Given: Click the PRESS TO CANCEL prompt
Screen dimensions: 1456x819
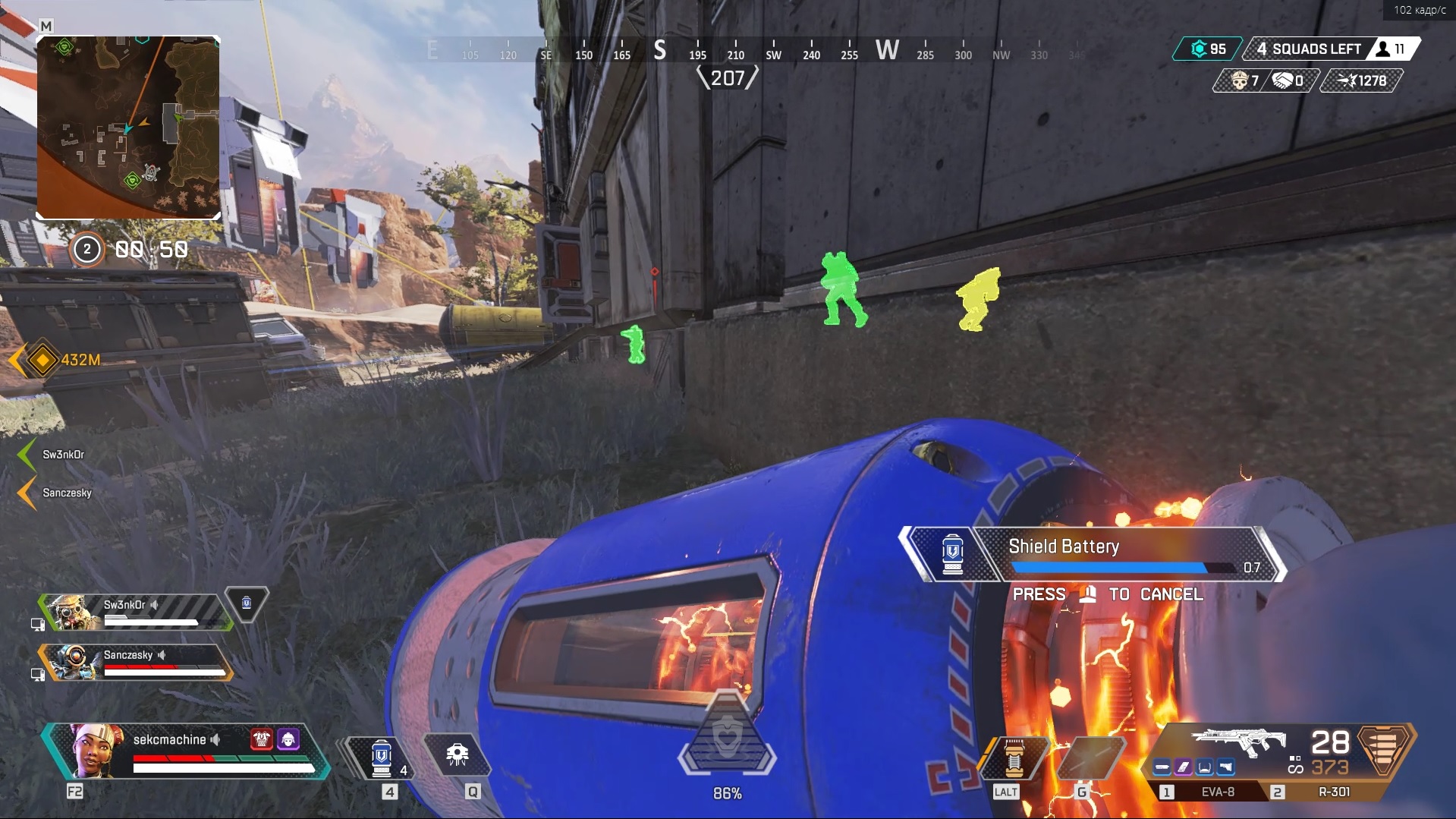Looking at the screenshot, I should click(x=1108, y=595).
